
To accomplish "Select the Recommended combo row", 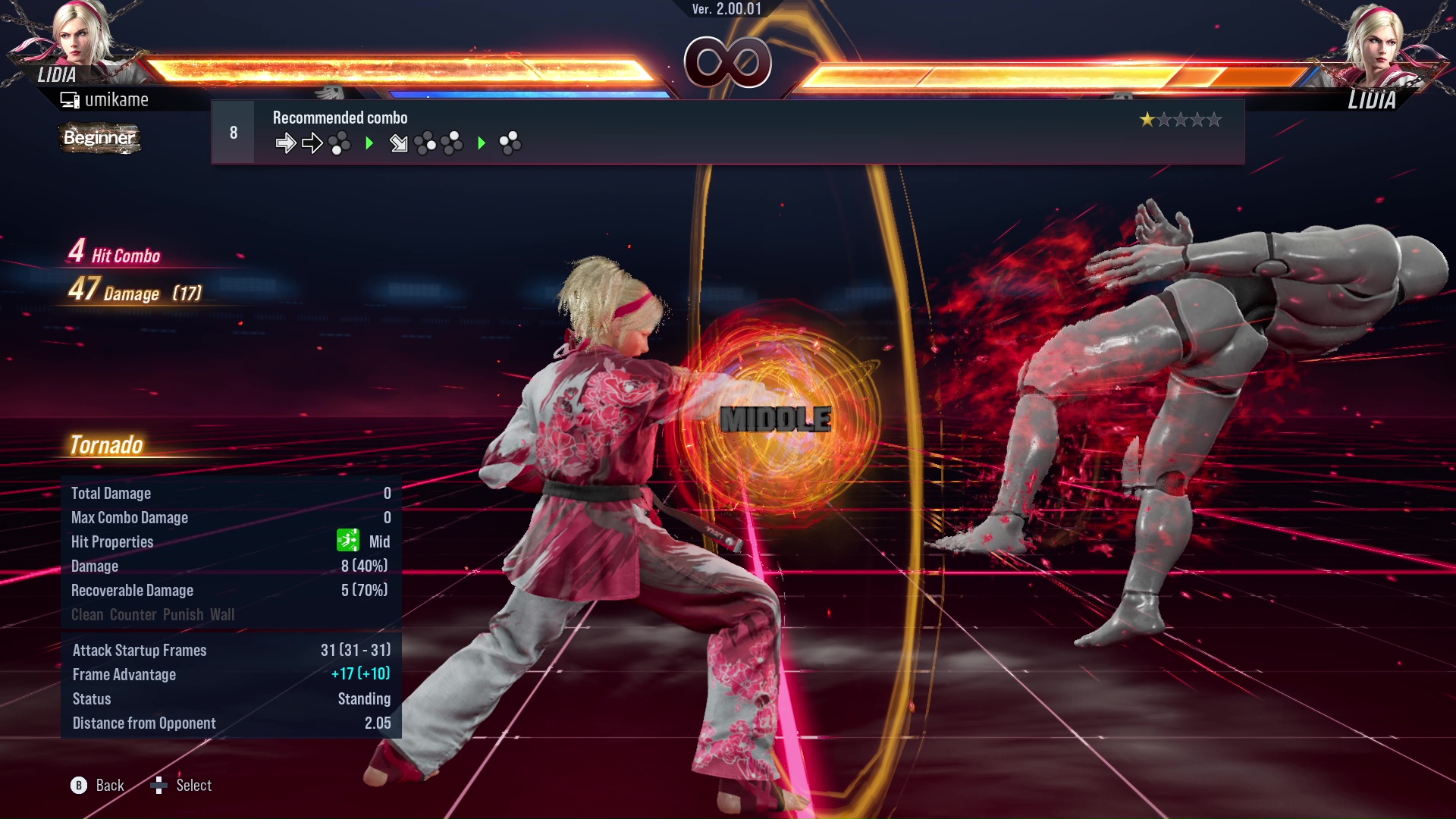I will coord(726,132).
